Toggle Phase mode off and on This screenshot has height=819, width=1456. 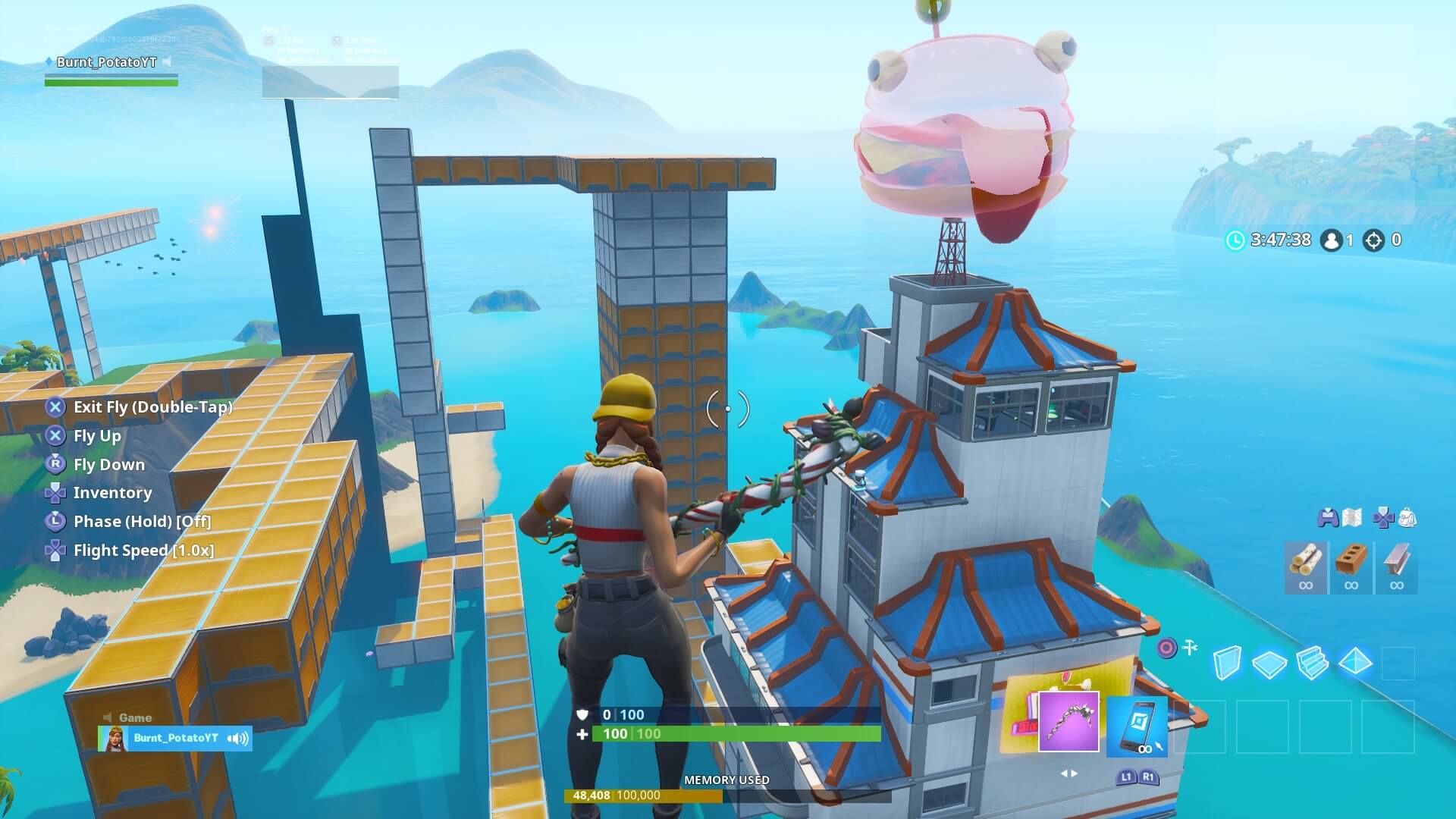(142, 521)
